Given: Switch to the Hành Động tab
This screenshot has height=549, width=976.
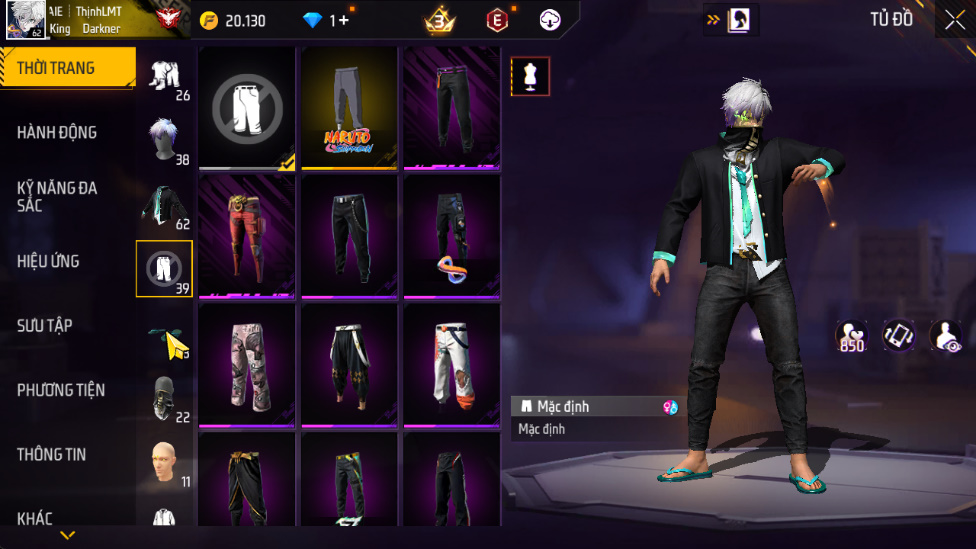Looking at the screenshot, I should [57, 132].
